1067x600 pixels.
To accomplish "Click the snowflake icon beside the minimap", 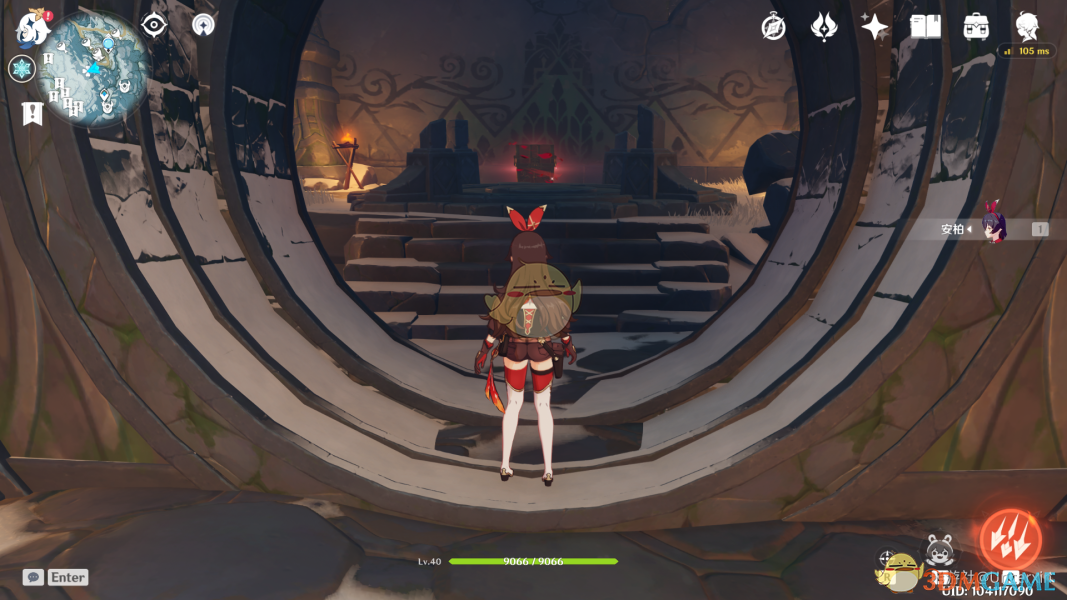I will click(21, 69).
